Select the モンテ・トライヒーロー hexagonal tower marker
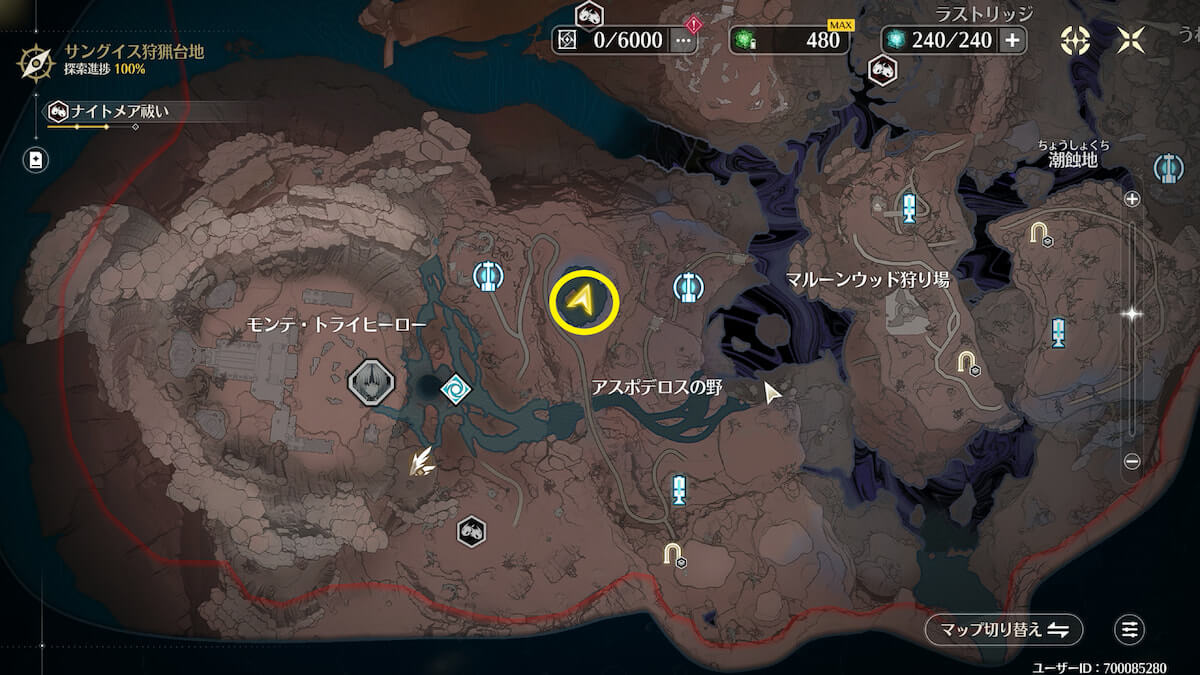Viewport: 1200px width, 675px height. coord(369,382)
